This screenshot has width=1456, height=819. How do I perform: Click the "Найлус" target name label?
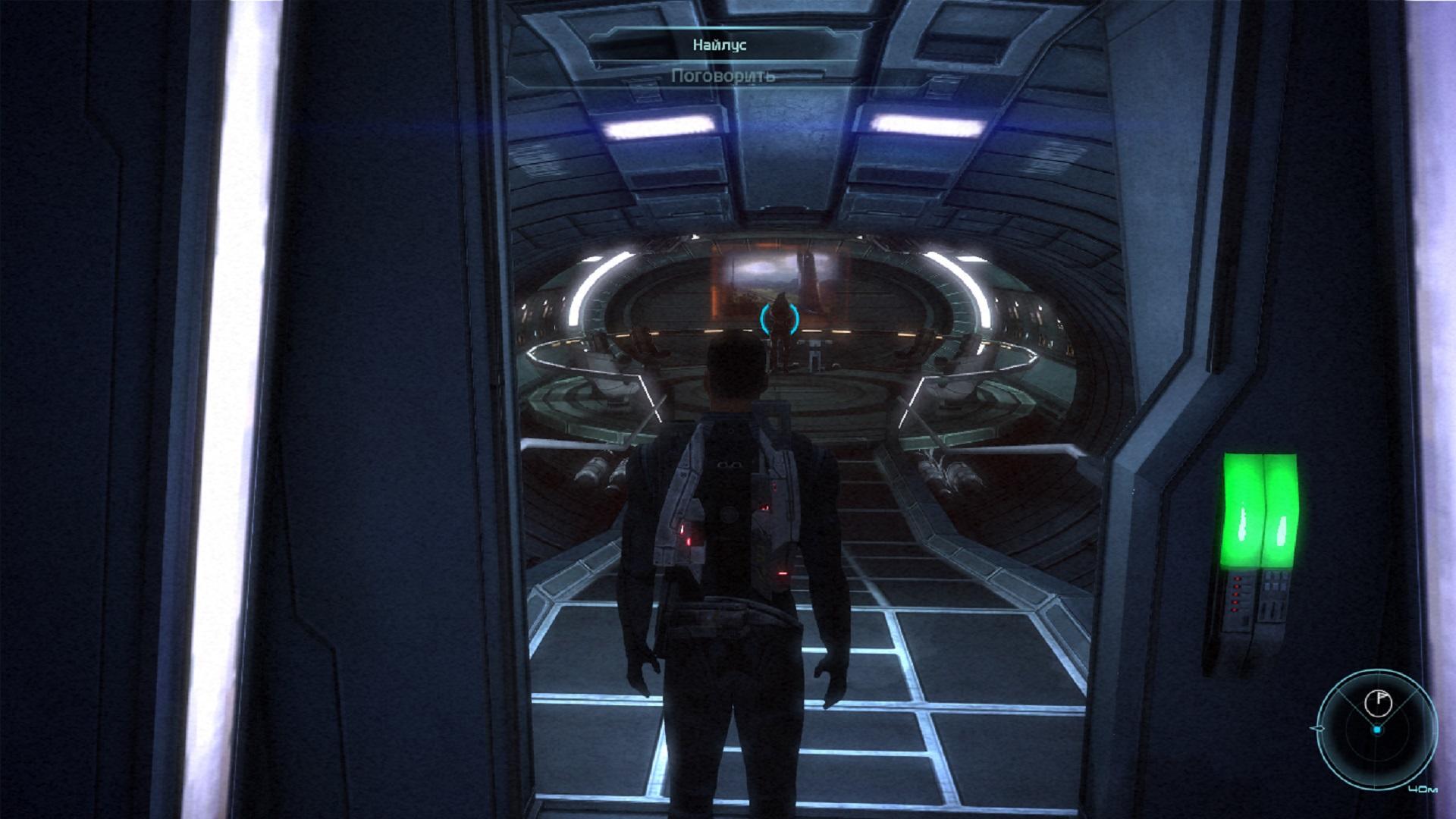click(x=720, y=45)
